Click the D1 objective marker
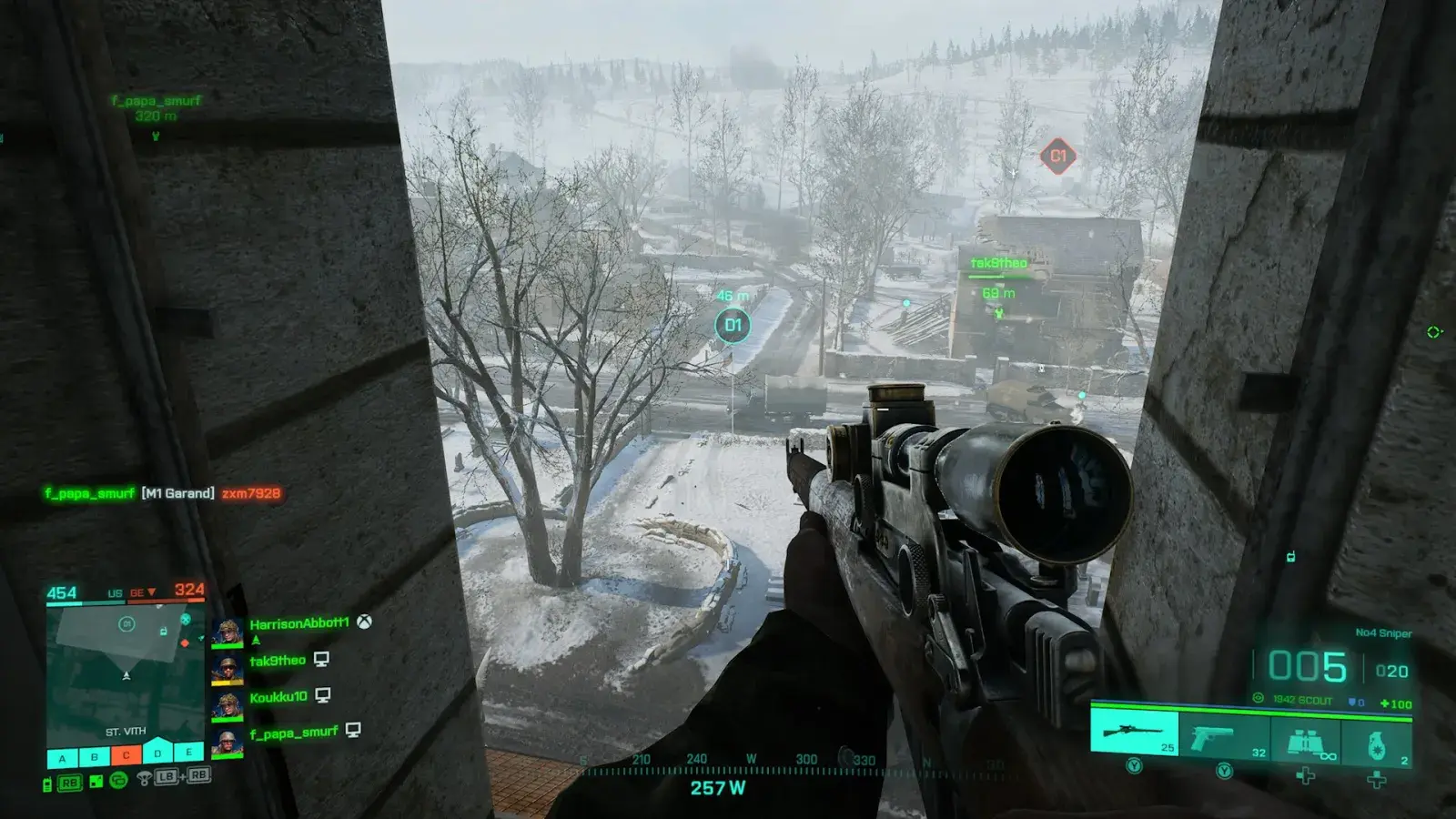Viewport: 1456px width, 819px height. [x=733, y=325]
